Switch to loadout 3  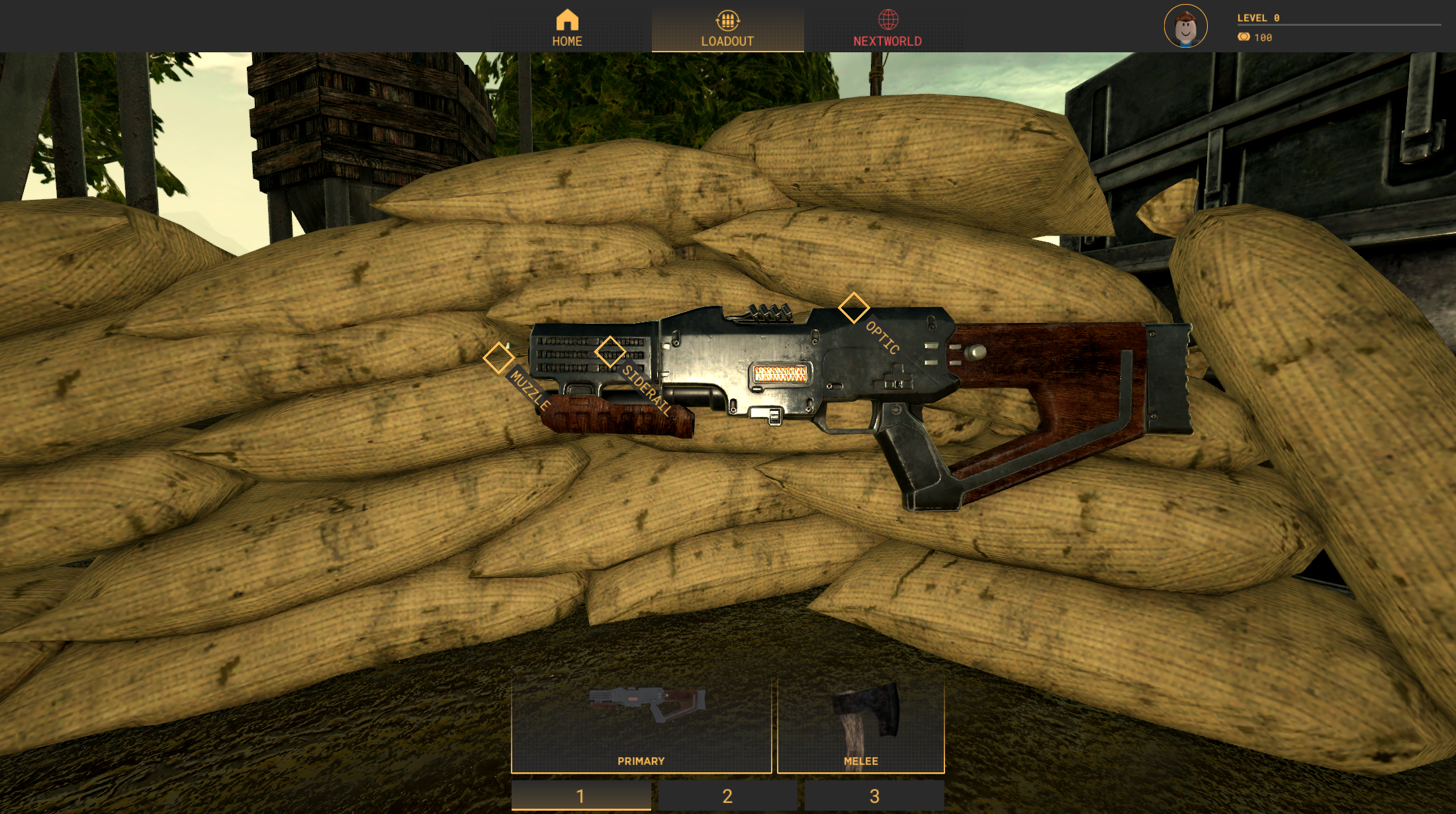coord(874,795)
